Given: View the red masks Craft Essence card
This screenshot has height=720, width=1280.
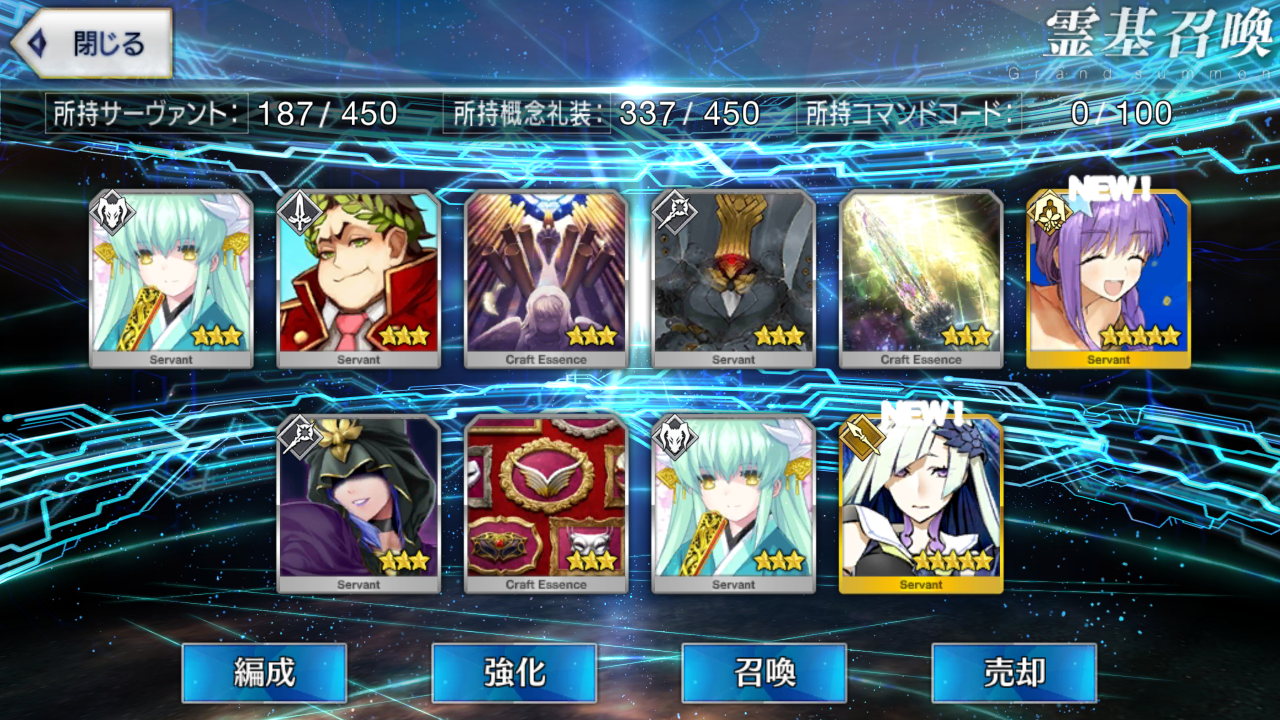Looking at the screenshot, I should [546, 503].
